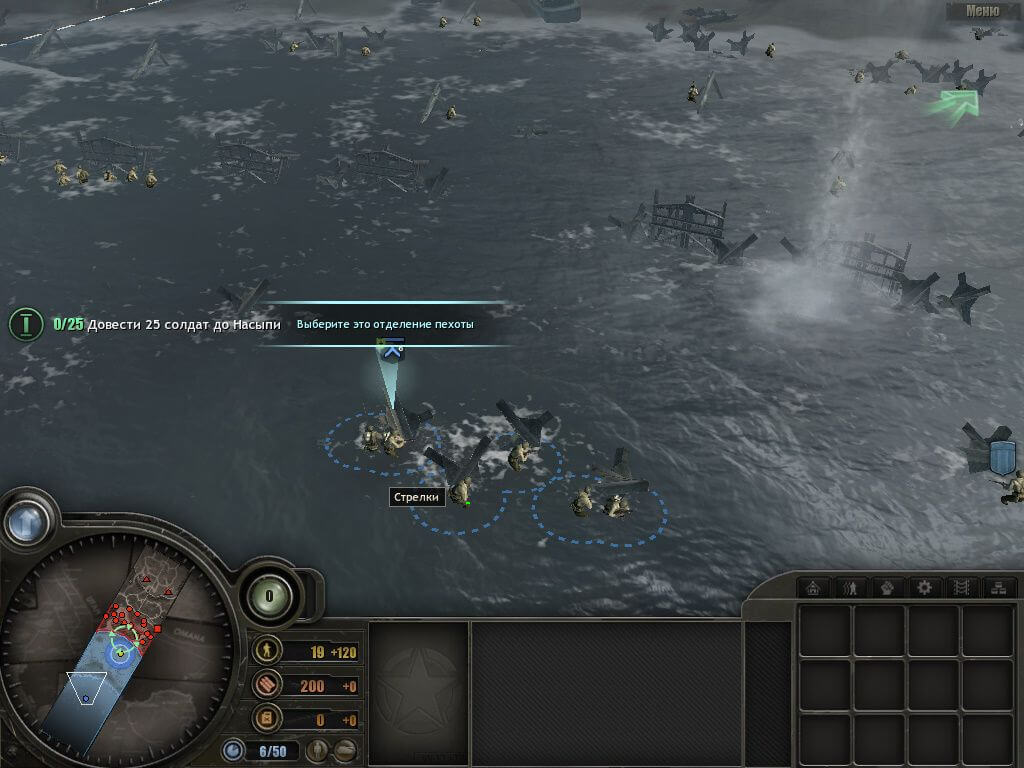Screen dimensions: 1024x768
Task: Click the infantry filter icon by population
Action: coord(317,750)
